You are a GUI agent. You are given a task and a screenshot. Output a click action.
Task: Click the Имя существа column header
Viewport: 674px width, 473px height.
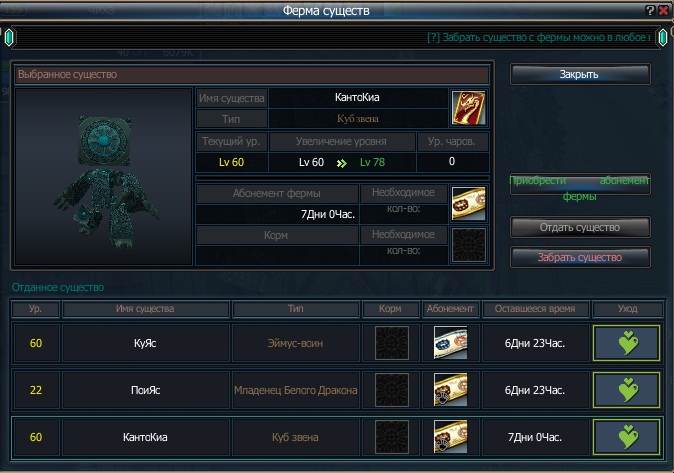(146, 310)
